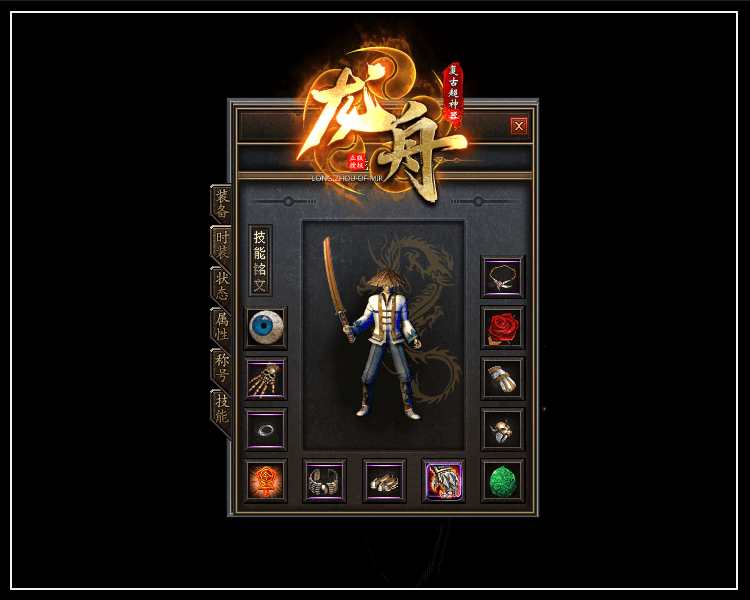
Task: Select the green jade orb slot
Action: (502, 481)
